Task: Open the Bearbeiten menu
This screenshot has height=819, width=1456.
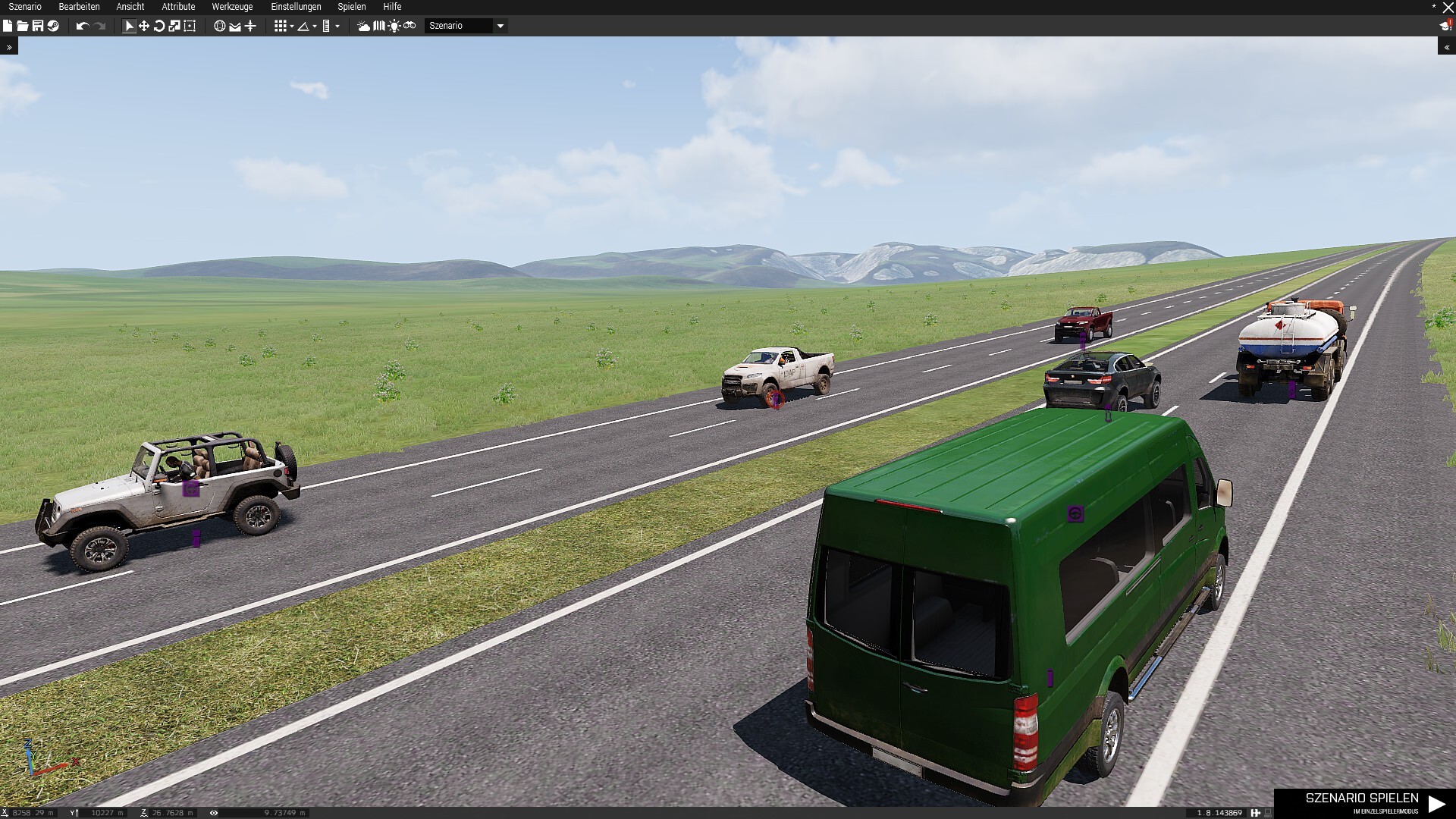Action: click(79, 7)
